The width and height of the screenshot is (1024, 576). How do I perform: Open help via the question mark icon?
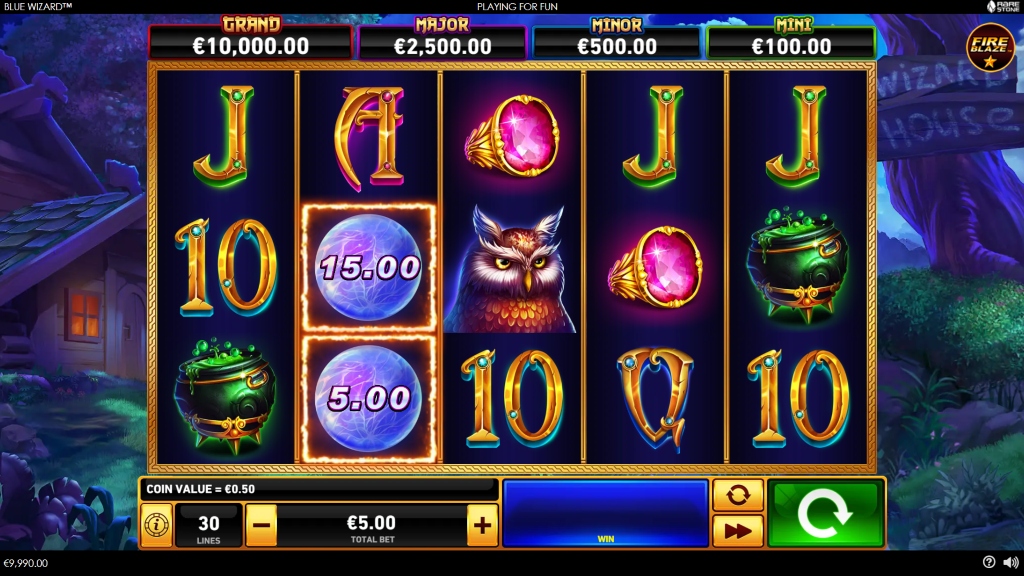(989, 563)
